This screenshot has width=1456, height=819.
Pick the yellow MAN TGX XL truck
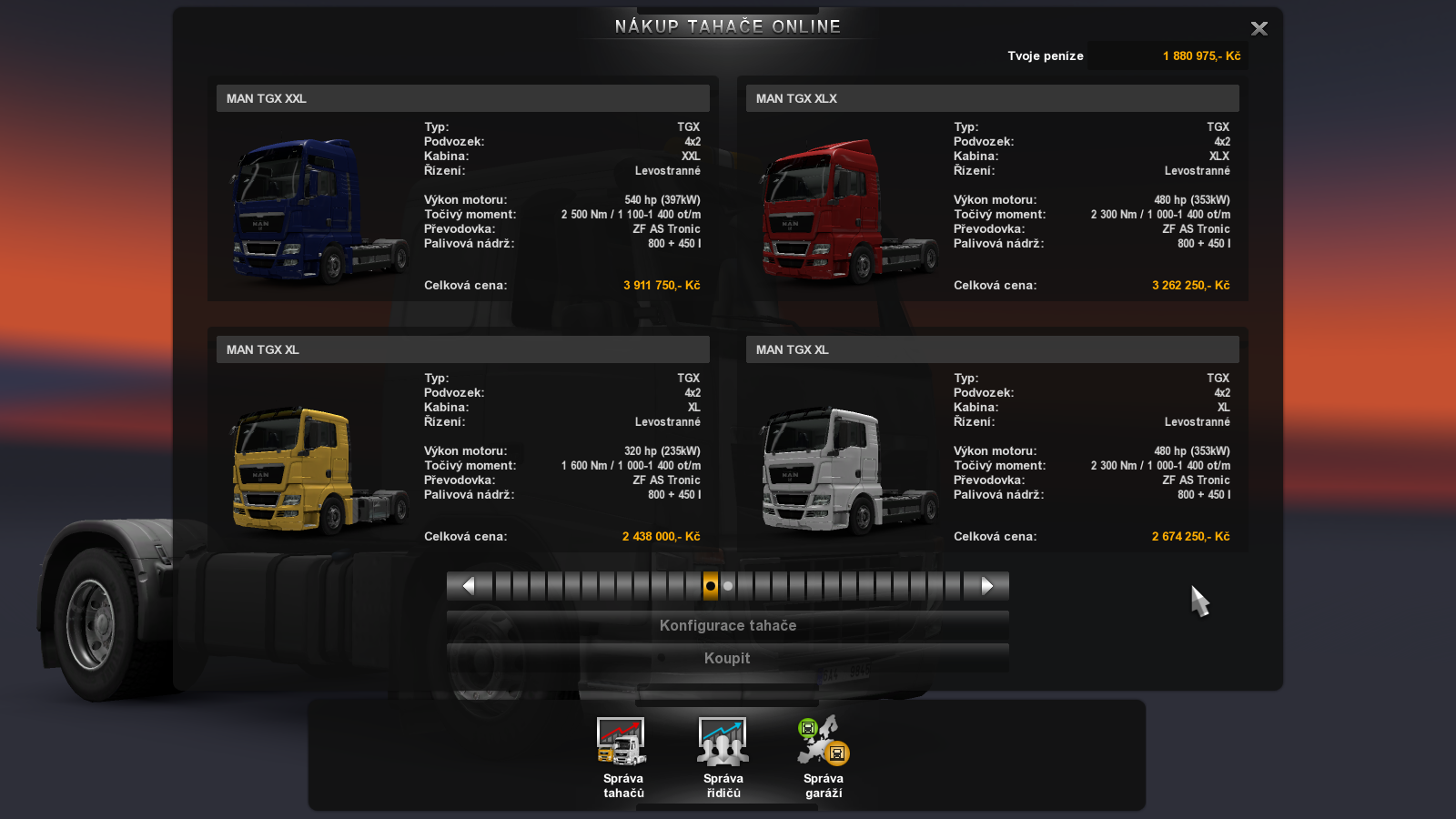(x=318, y=469)
